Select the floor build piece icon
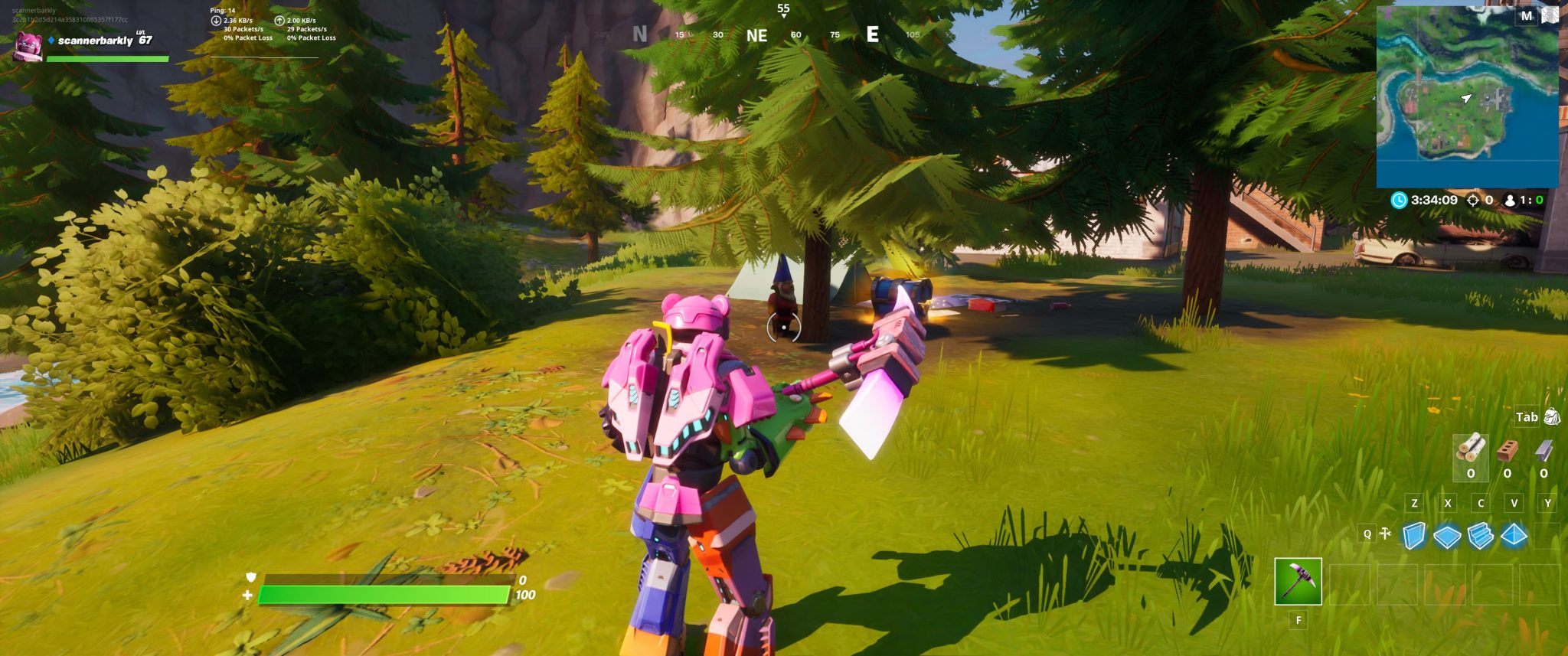Viewport: 1568px width, 656px height. (x=1447, y=536)
